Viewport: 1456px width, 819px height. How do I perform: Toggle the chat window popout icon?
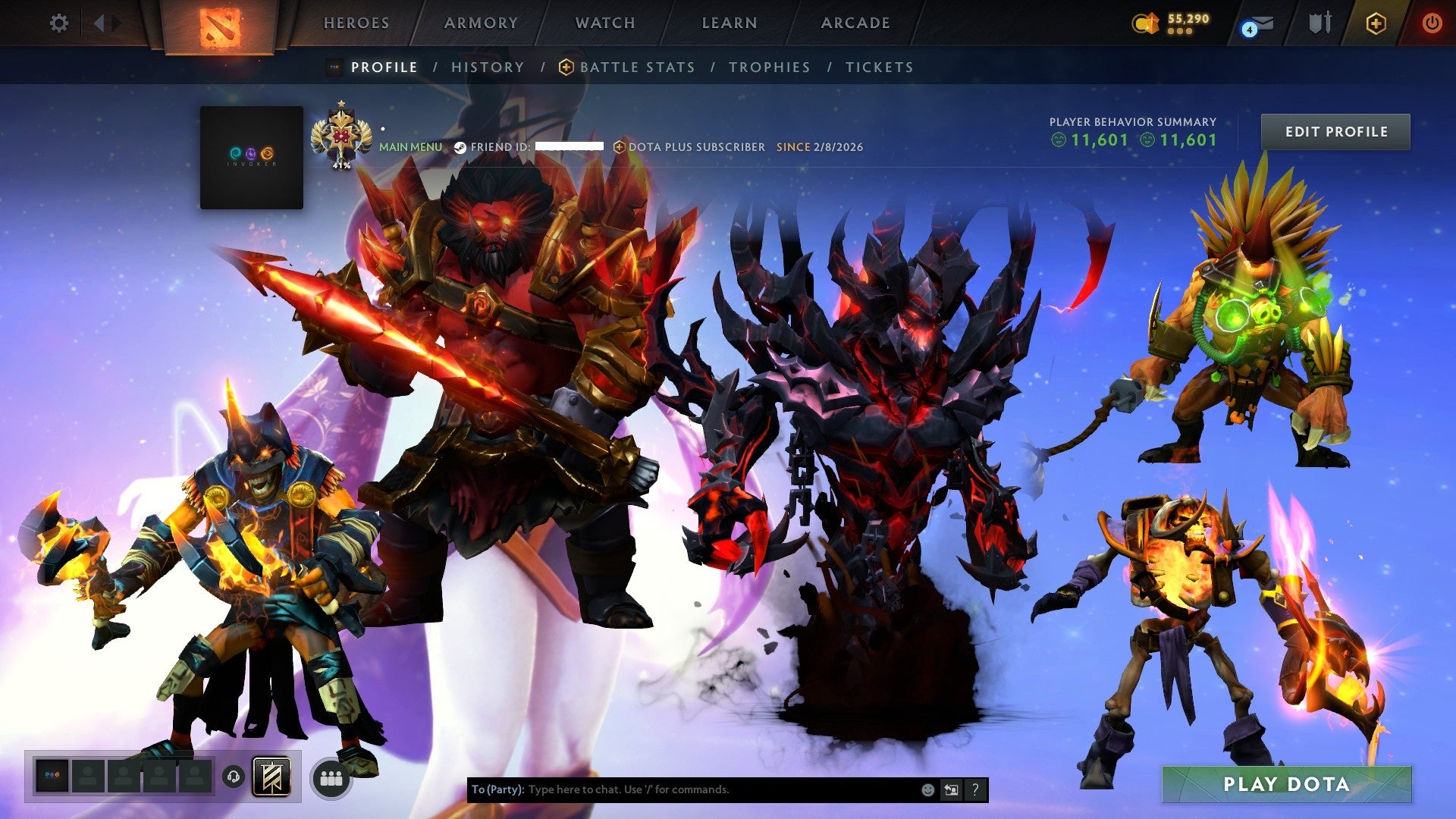tap(950, 789)
